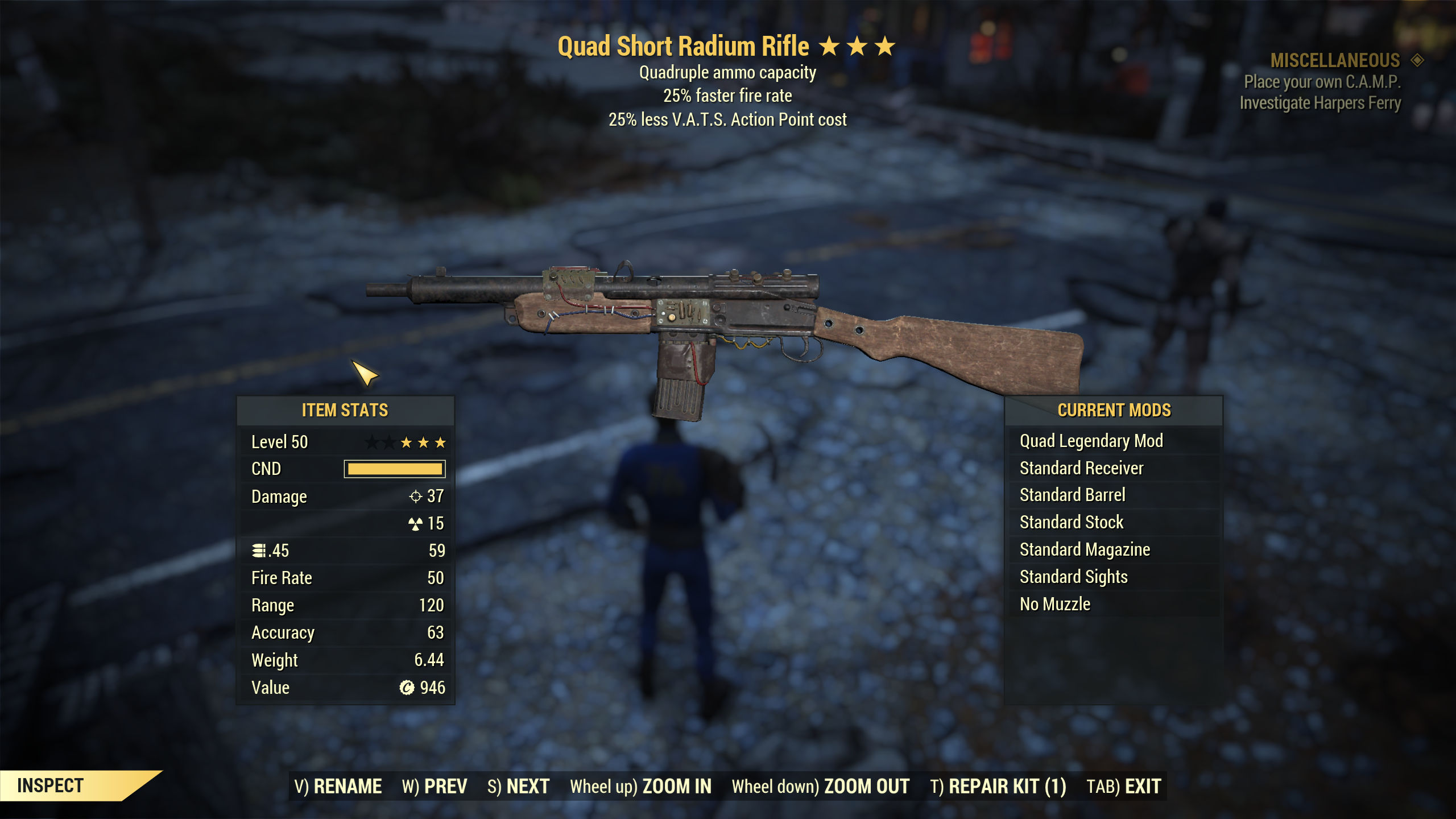The width and height of the screenshot is (1456, 819).
Task: Open the Standard Receiver mod entry
Action: click(x=1082, y=468)
